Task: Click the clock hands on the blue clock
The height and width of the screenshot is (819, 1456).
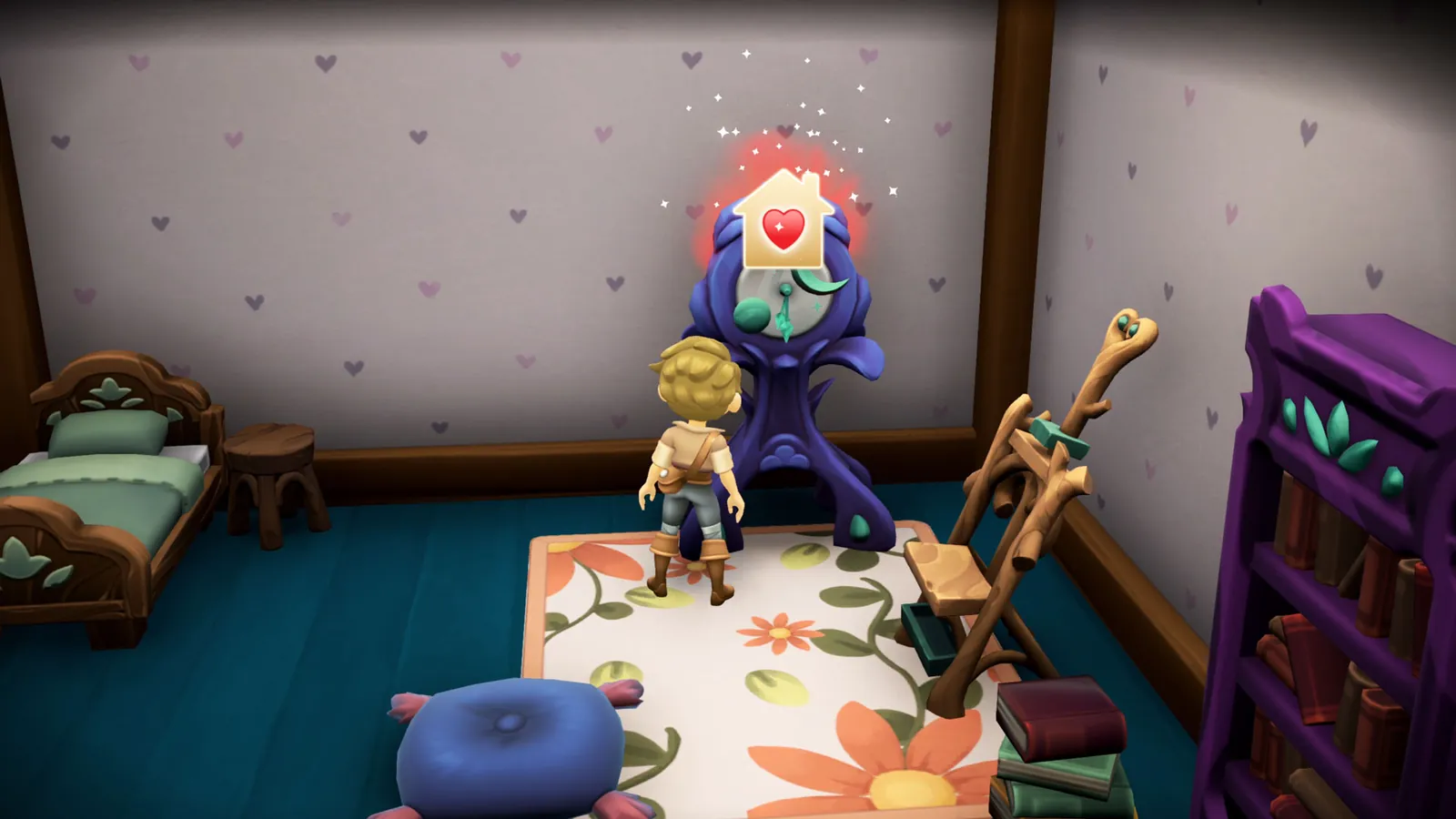Action: [784, 309]
